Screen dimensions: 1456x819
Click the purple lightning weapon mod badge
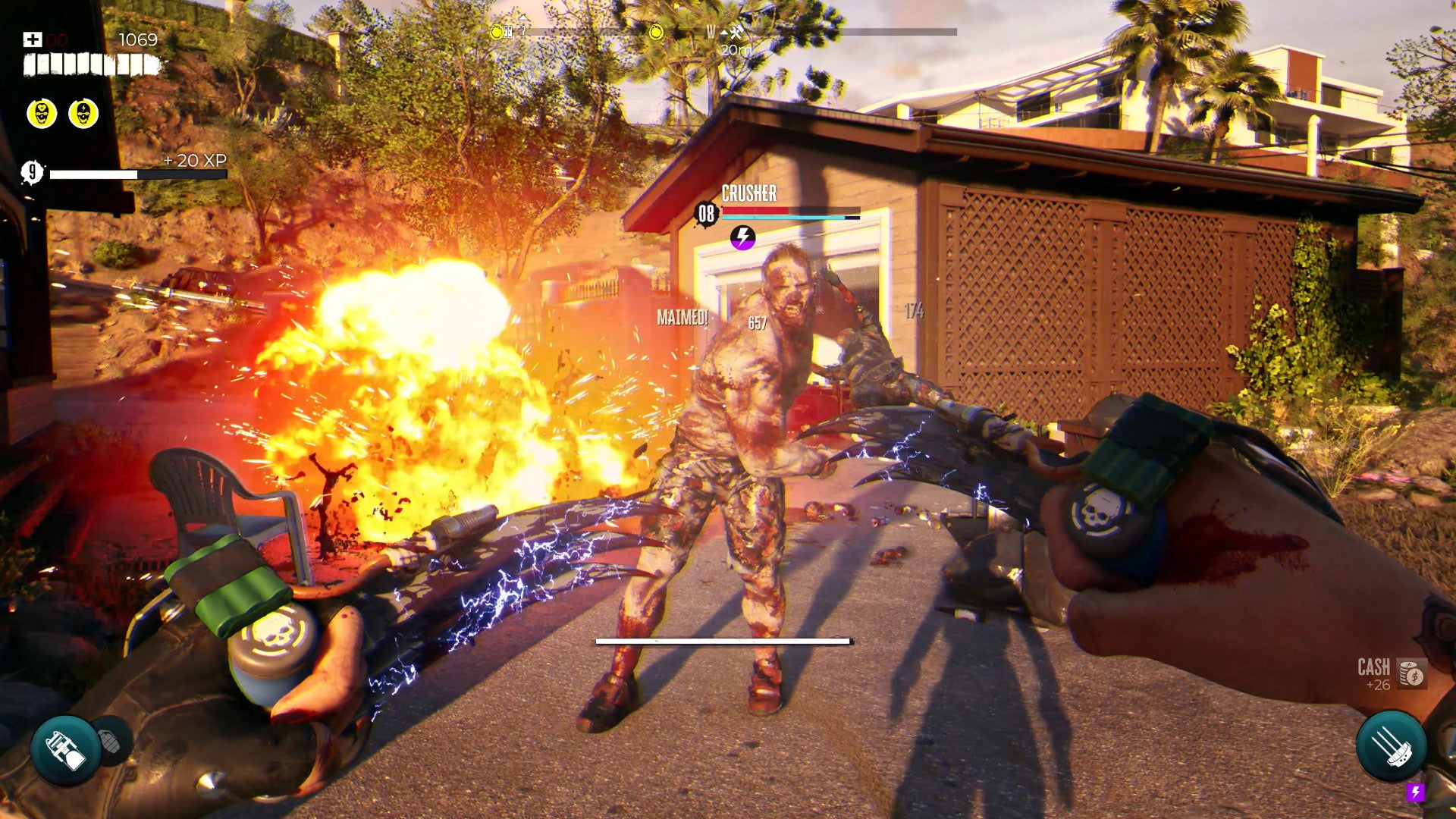point(1415,792)
